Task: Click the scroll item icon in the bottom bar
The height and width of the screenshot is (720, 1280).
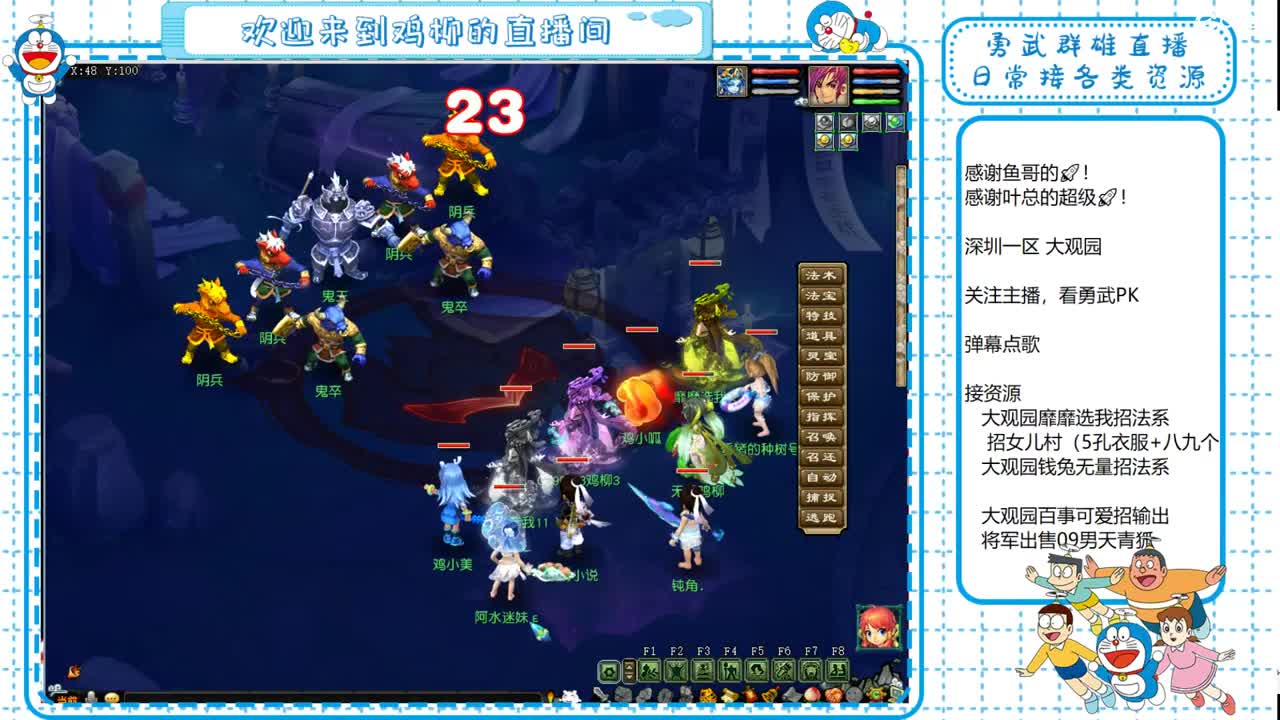Action: click(730, 694)
